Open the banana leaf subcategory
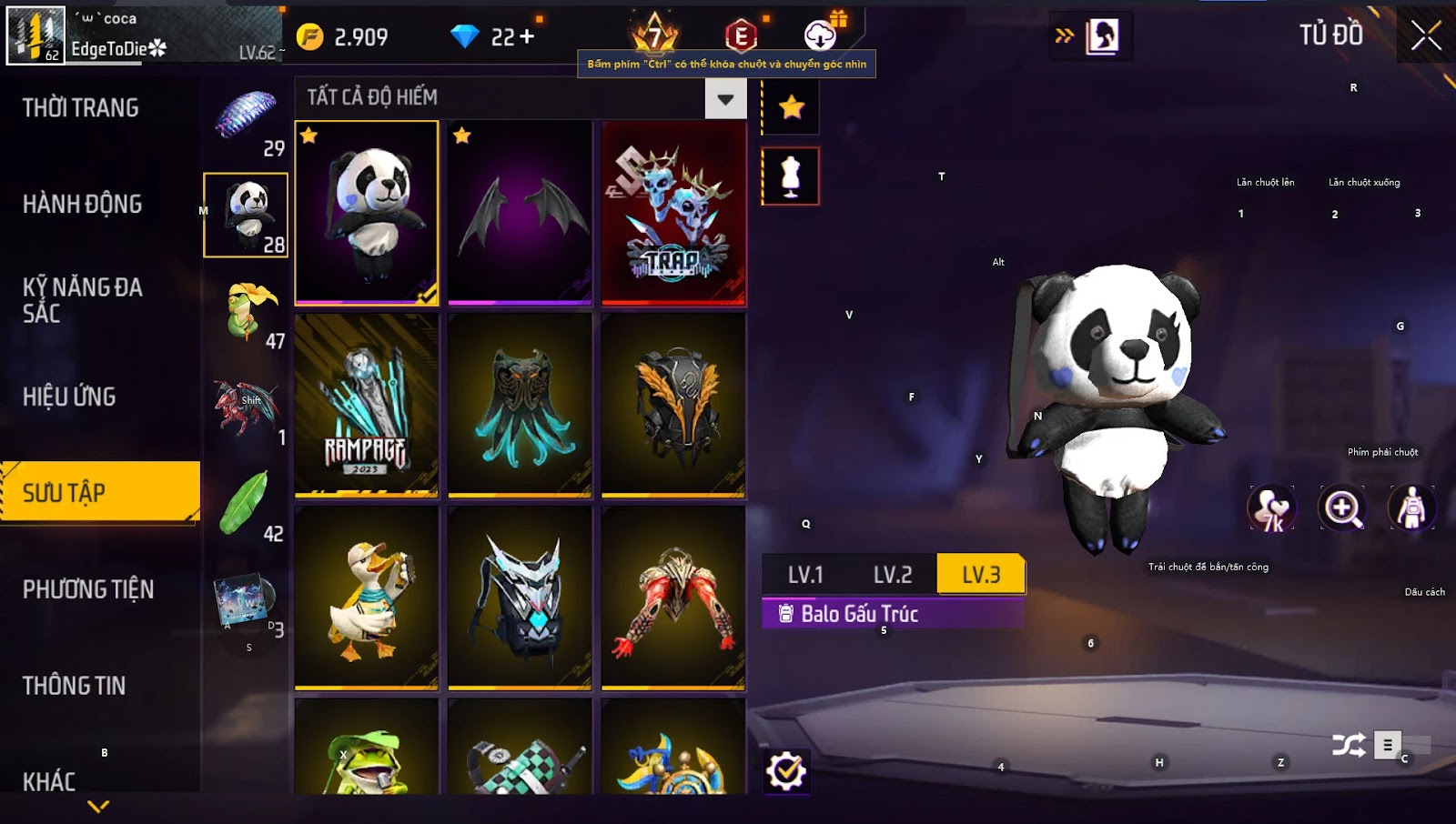1456x824 pixels. click(246, 505)
